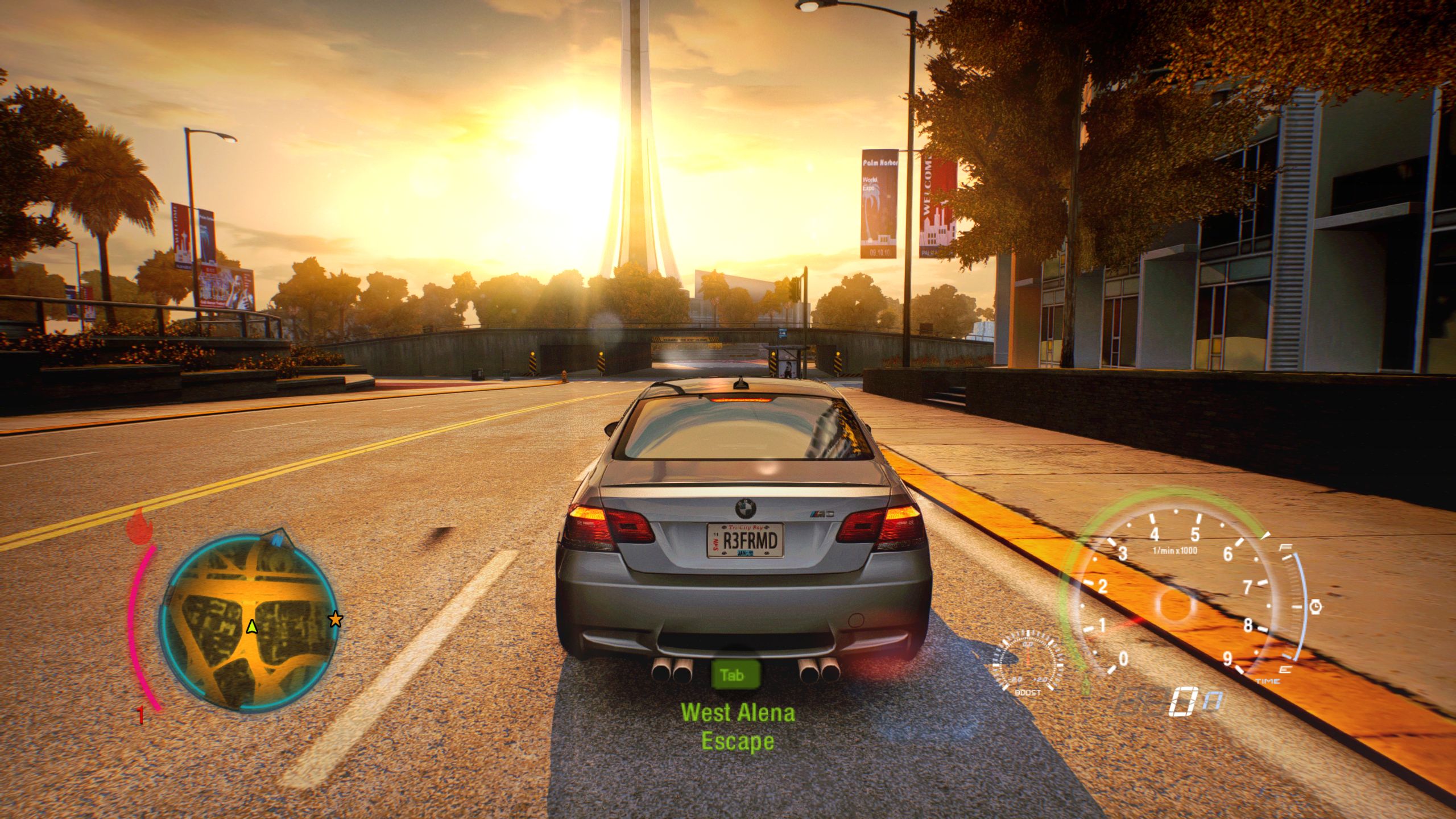The height and width of the screenshot is (819, 1456).
Task: Click the circular city minimap
Action: (249, 623)
